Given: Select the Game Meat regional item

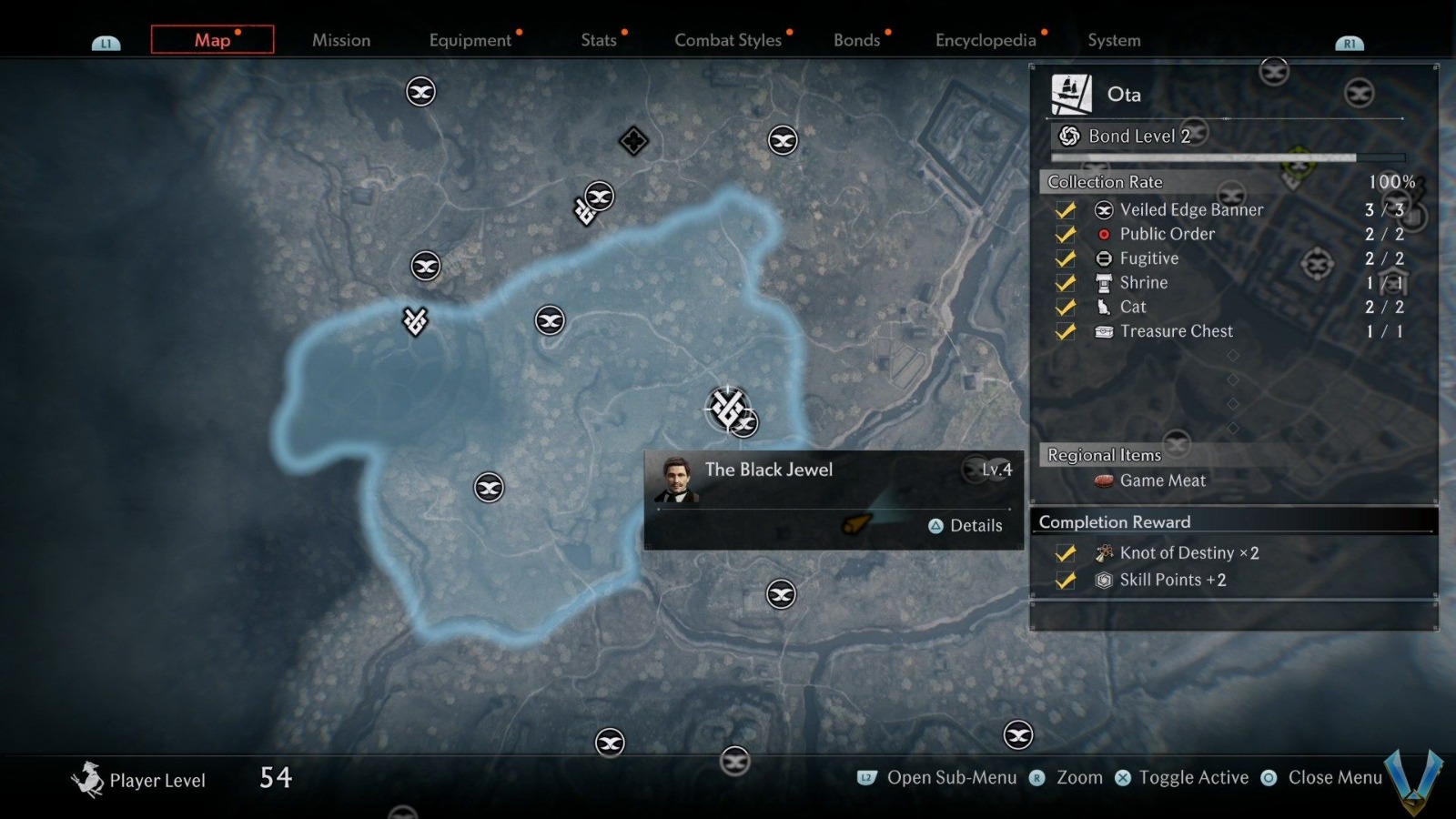Looking at the screenshot, I should (1162, 480).
